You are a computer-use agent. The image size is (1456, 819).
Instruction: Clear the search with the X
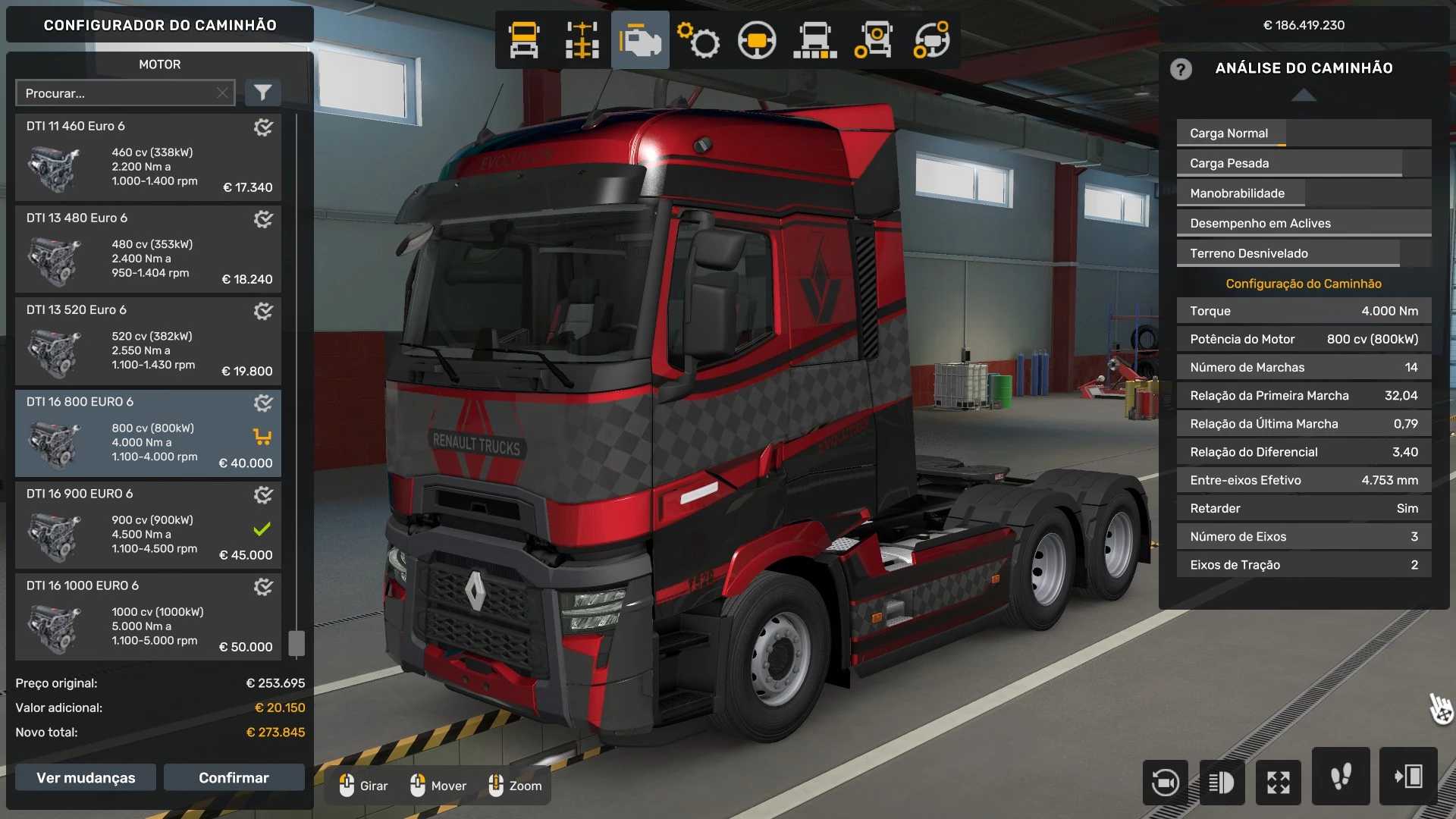[222, 93]
